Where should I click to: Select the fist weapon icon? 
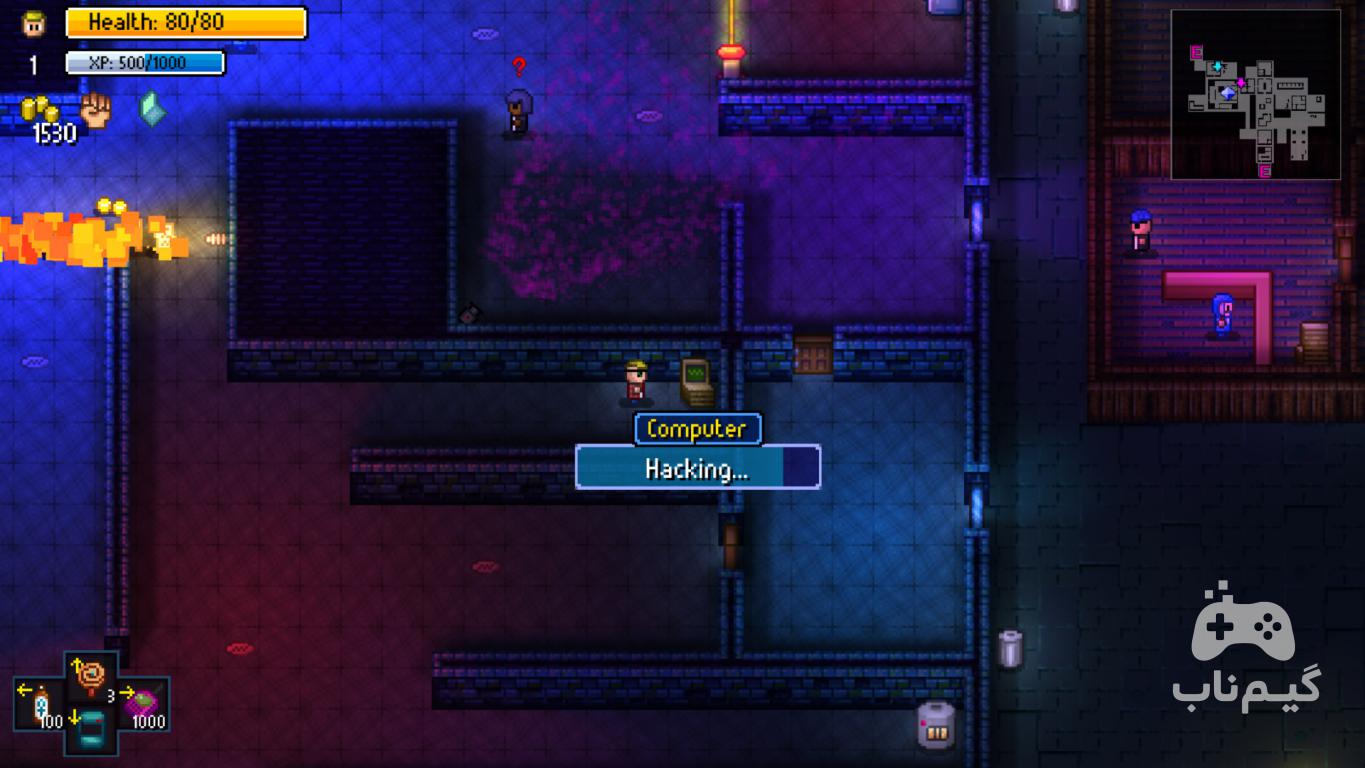click(x=95, y=110)
